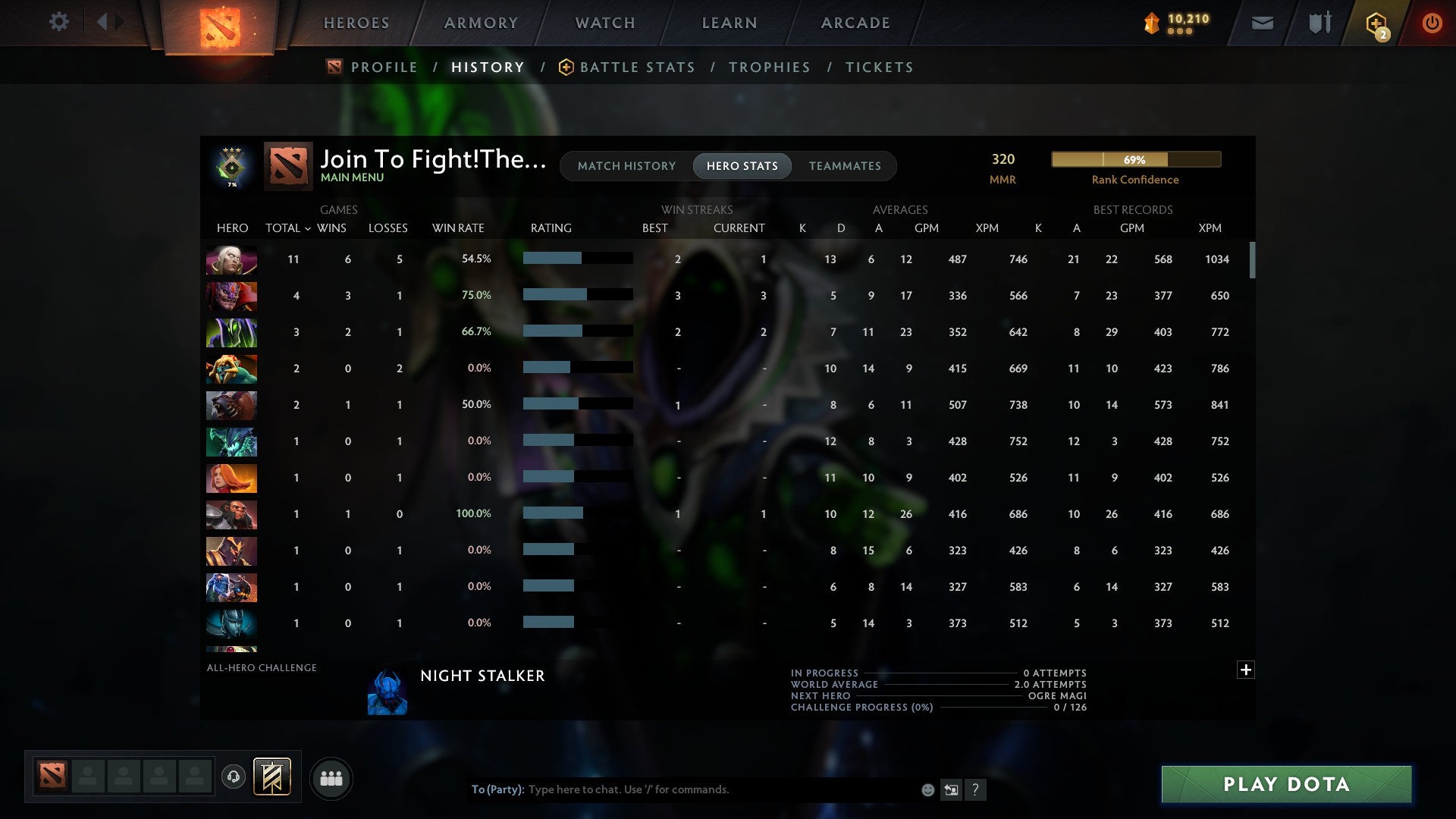Click the voice chat headset icon
The height and width of the screenshot is (819, 1456).
(x=234, y=776)
